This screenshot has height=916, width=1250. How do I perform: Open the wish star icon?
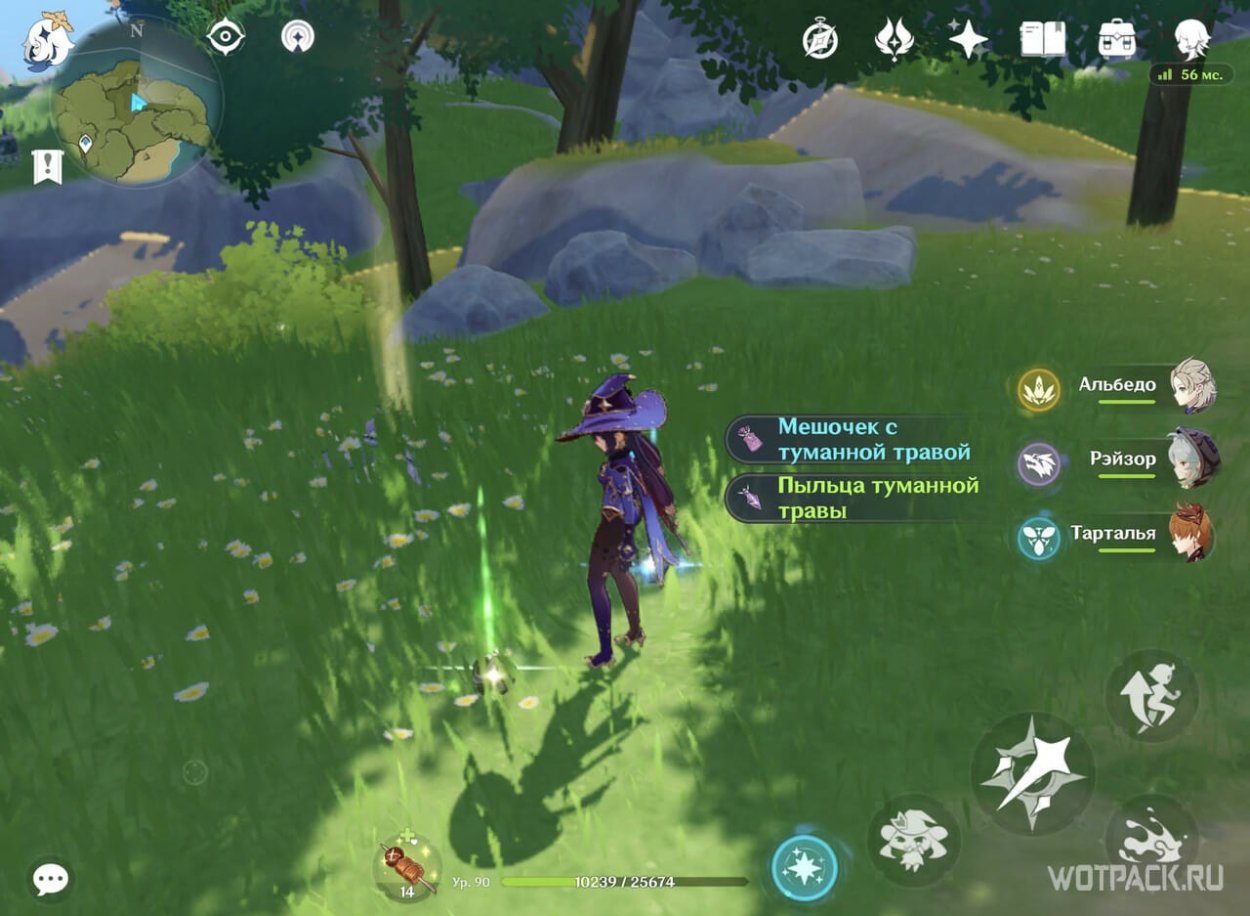(967, 40)
